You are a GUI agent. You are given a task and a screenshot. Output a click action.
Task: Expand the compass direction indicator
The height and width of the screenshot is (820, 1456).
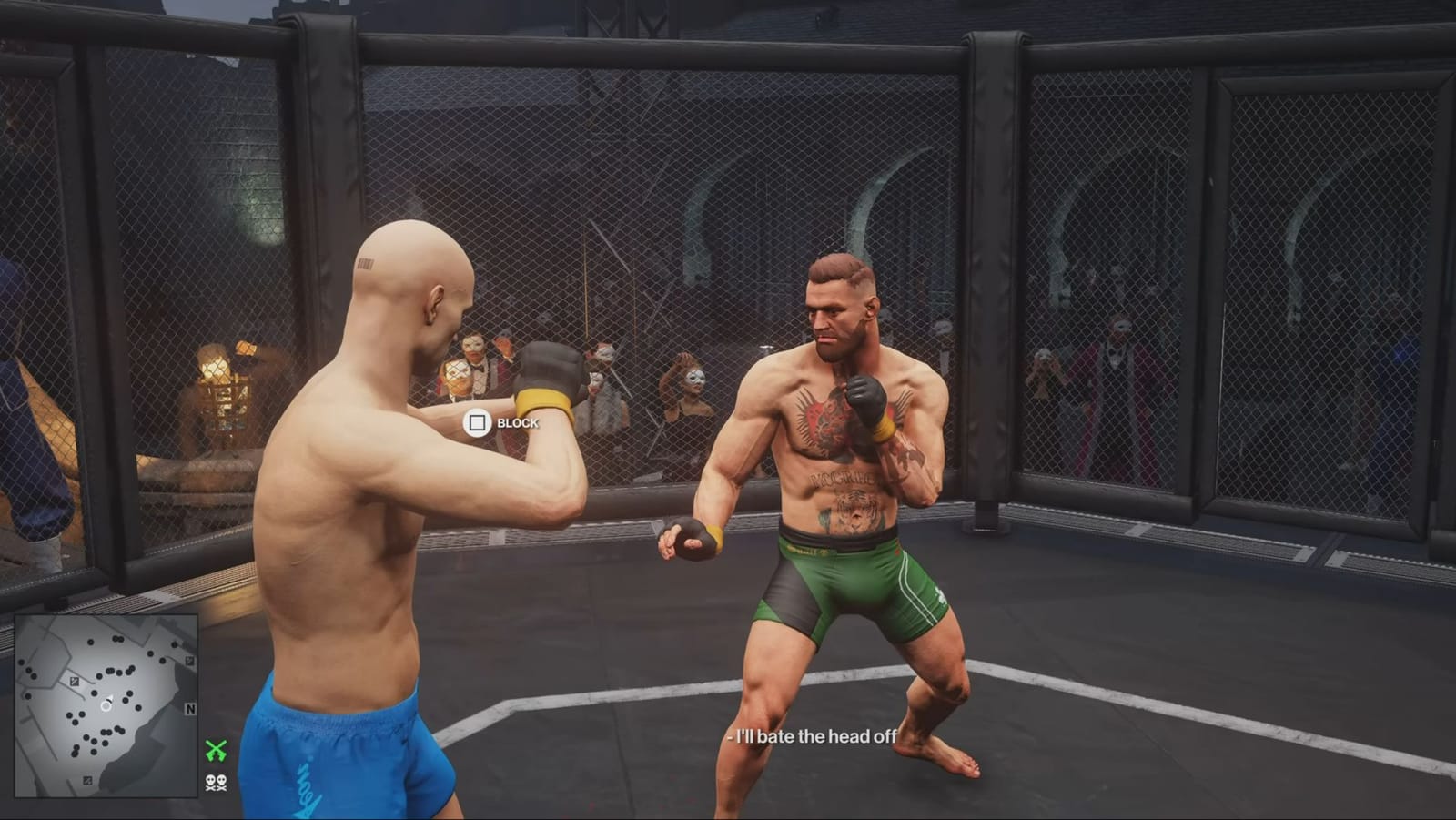[x=189, y=708]
